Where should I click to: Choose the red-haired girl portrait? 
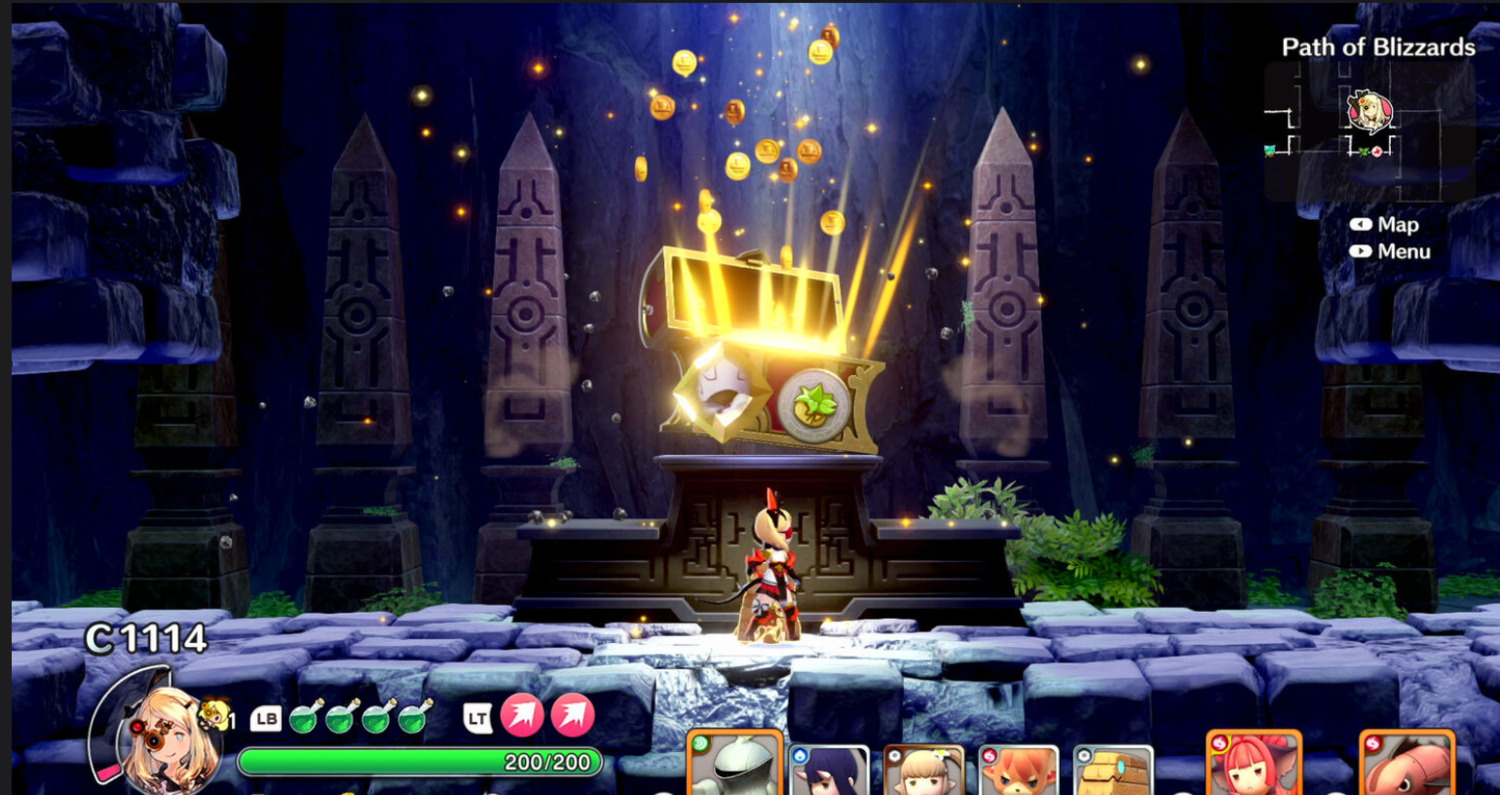pos(1253,765)
